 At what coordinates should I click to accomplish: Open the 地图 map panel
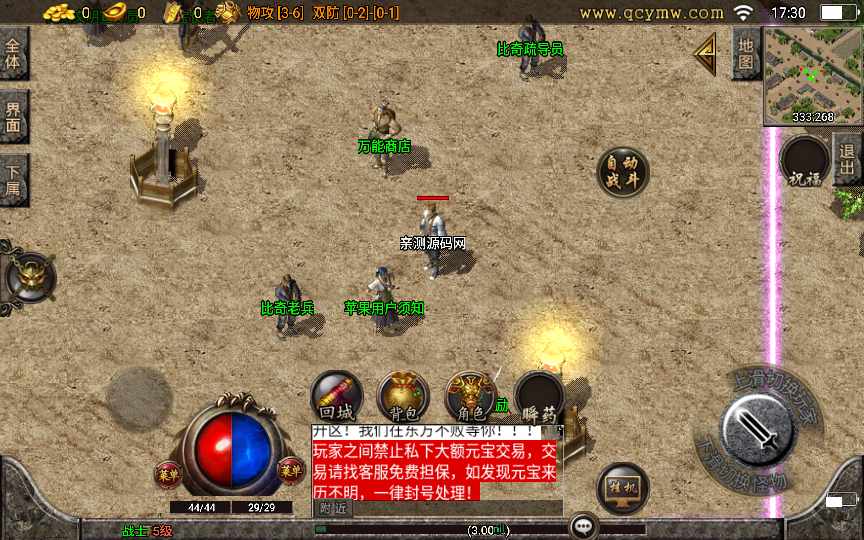click(x=745, y=54)
